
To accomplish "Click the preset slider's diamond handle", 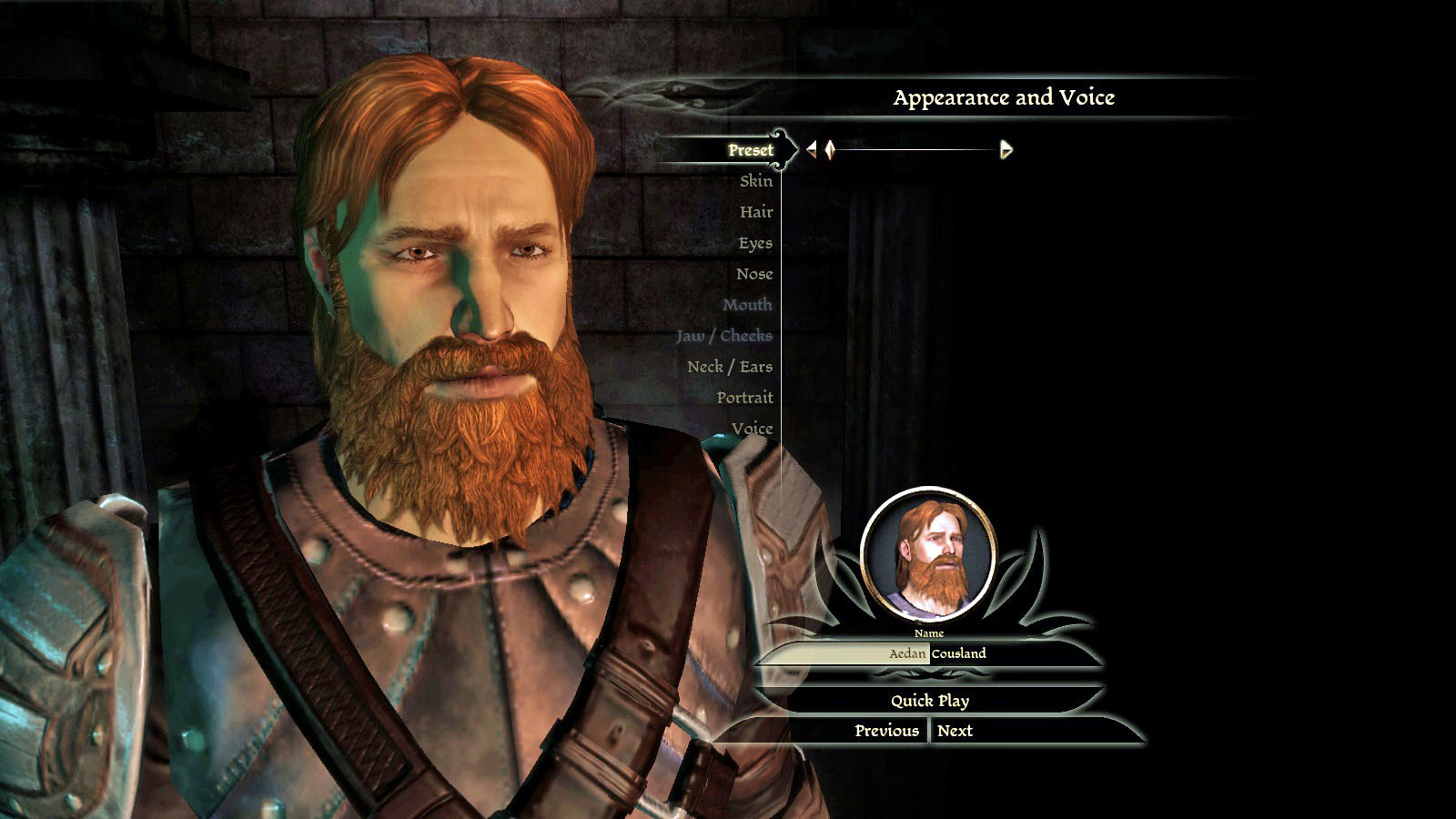I will point(830,149).
